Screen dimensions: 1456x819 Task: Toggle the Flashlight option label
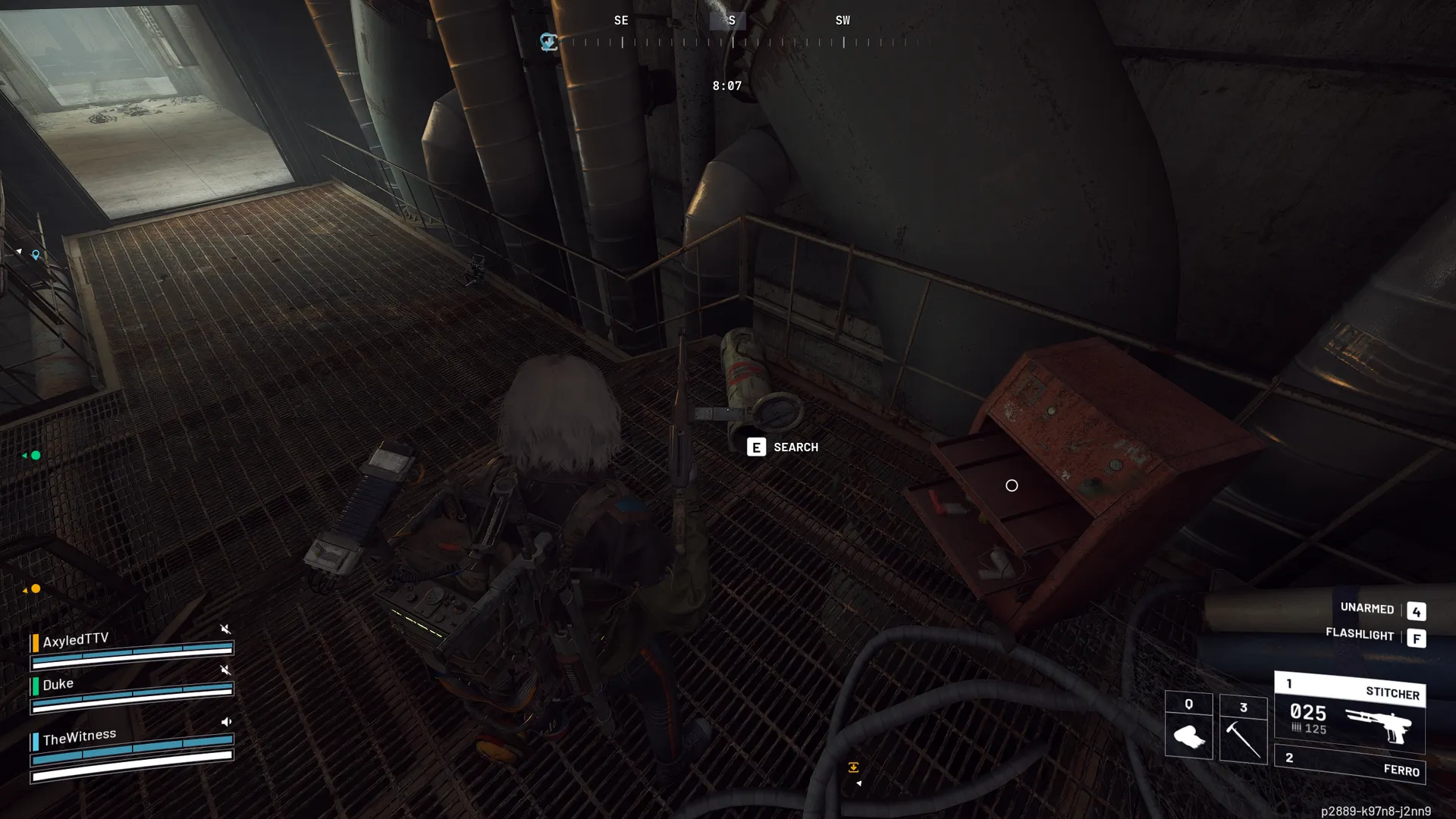tap(1359, 635)
